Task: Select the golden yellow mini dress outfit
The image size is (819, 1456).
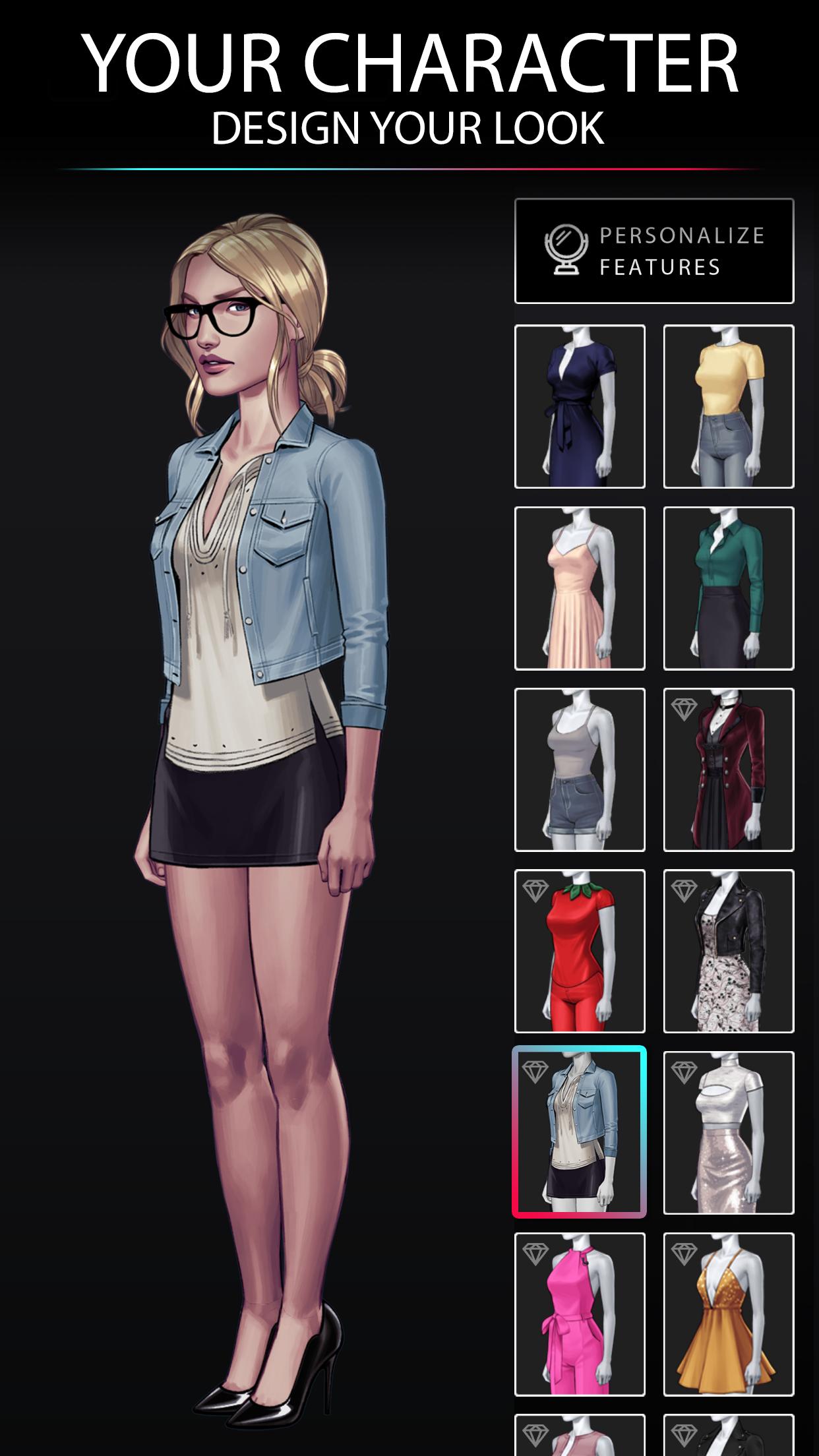Action: pos(729,1314)
